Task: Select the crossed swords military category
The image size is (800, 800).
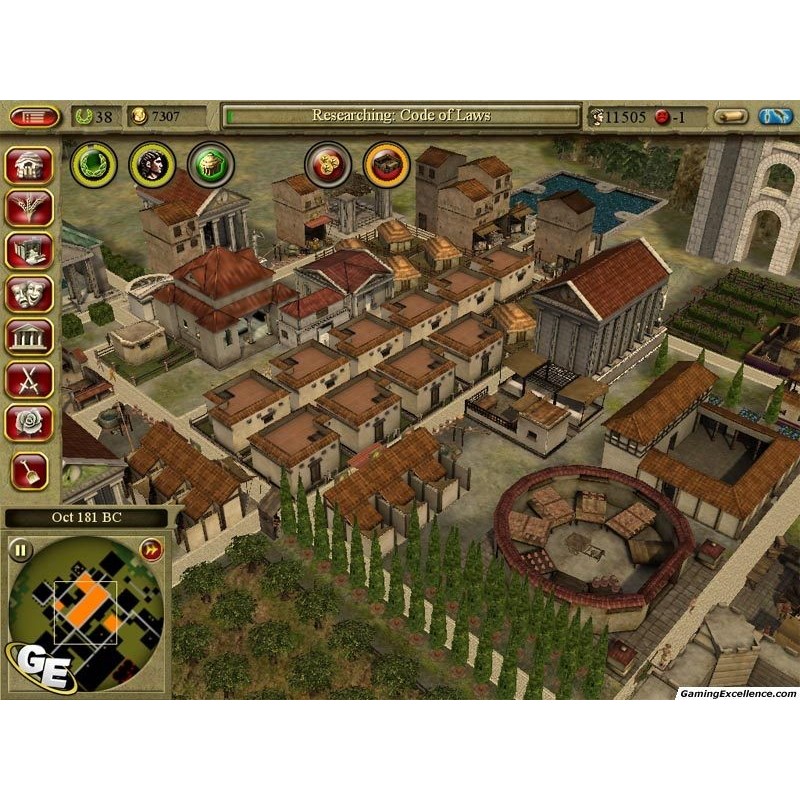Action: [x=29, y=380]
